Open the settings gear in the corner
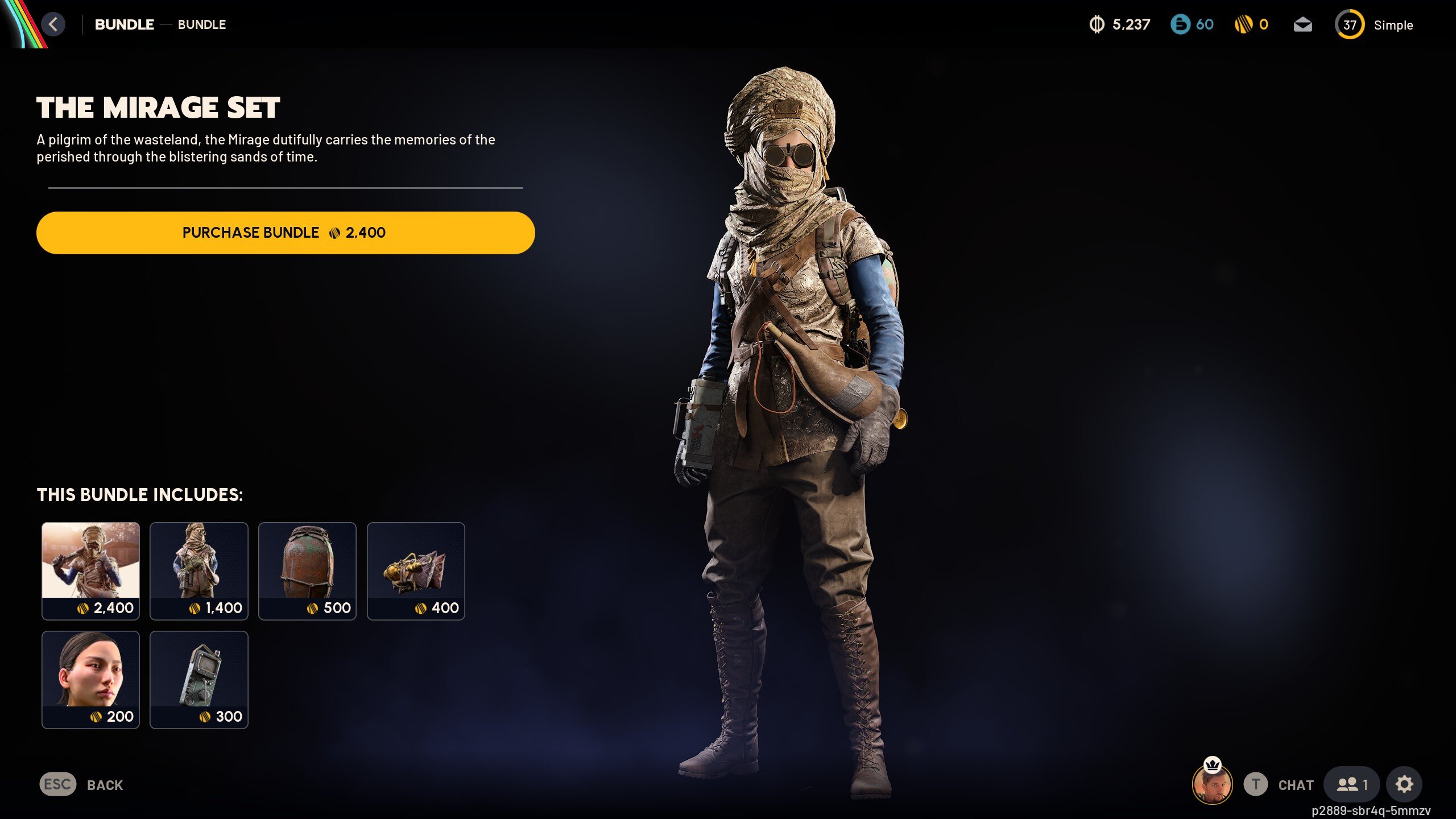1456x819 pixels. (1404, 783)
